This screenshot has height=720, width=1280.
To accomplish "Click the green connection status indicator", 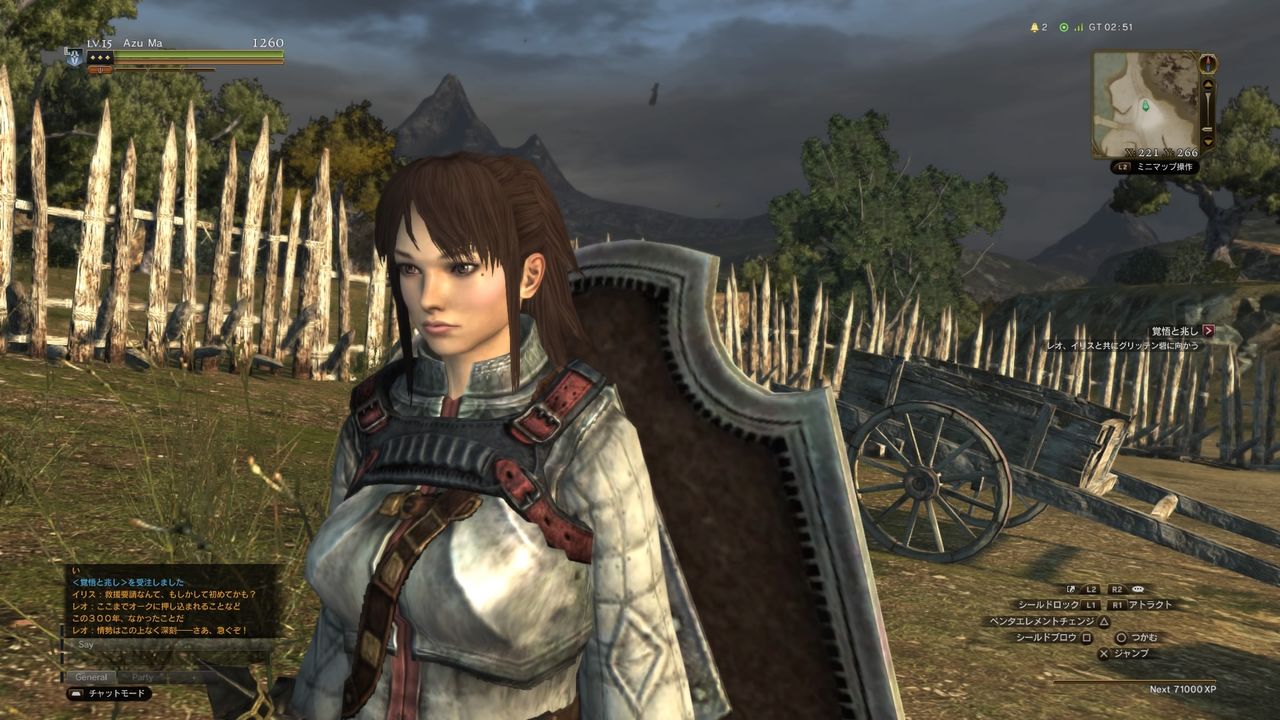I will click(x=1064, y=27).
